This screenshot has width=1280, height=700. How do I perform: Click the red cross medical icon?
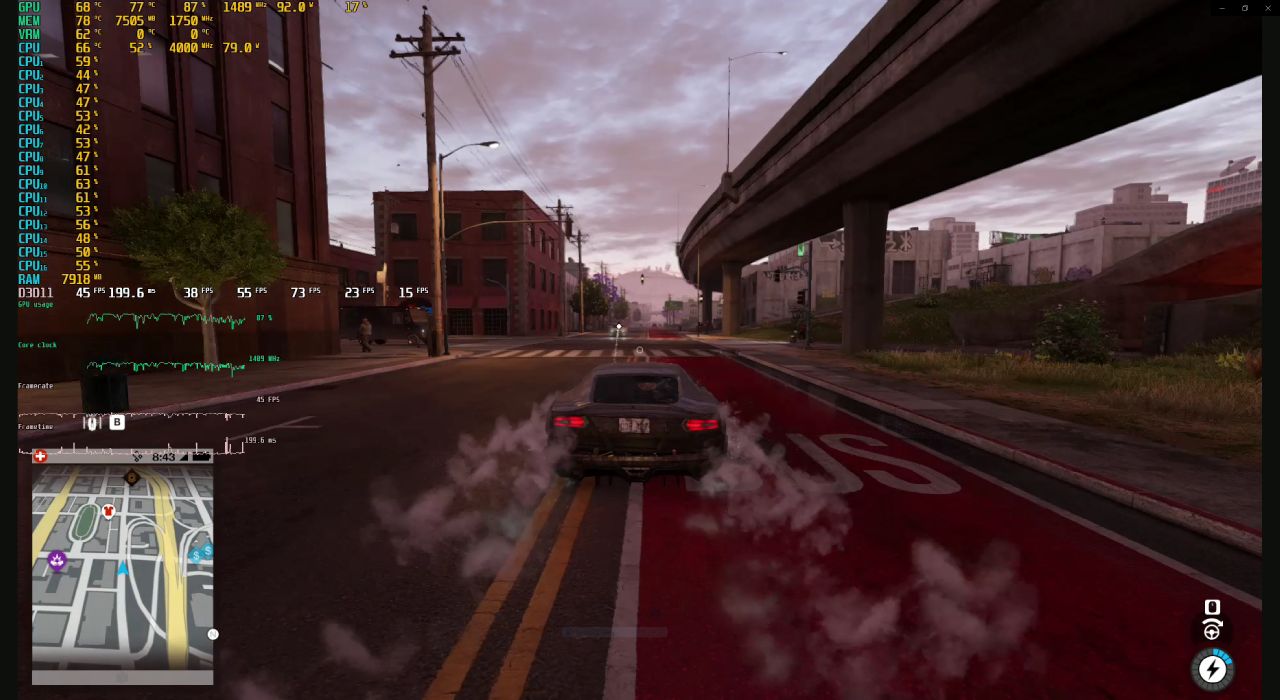pos(40,456)
